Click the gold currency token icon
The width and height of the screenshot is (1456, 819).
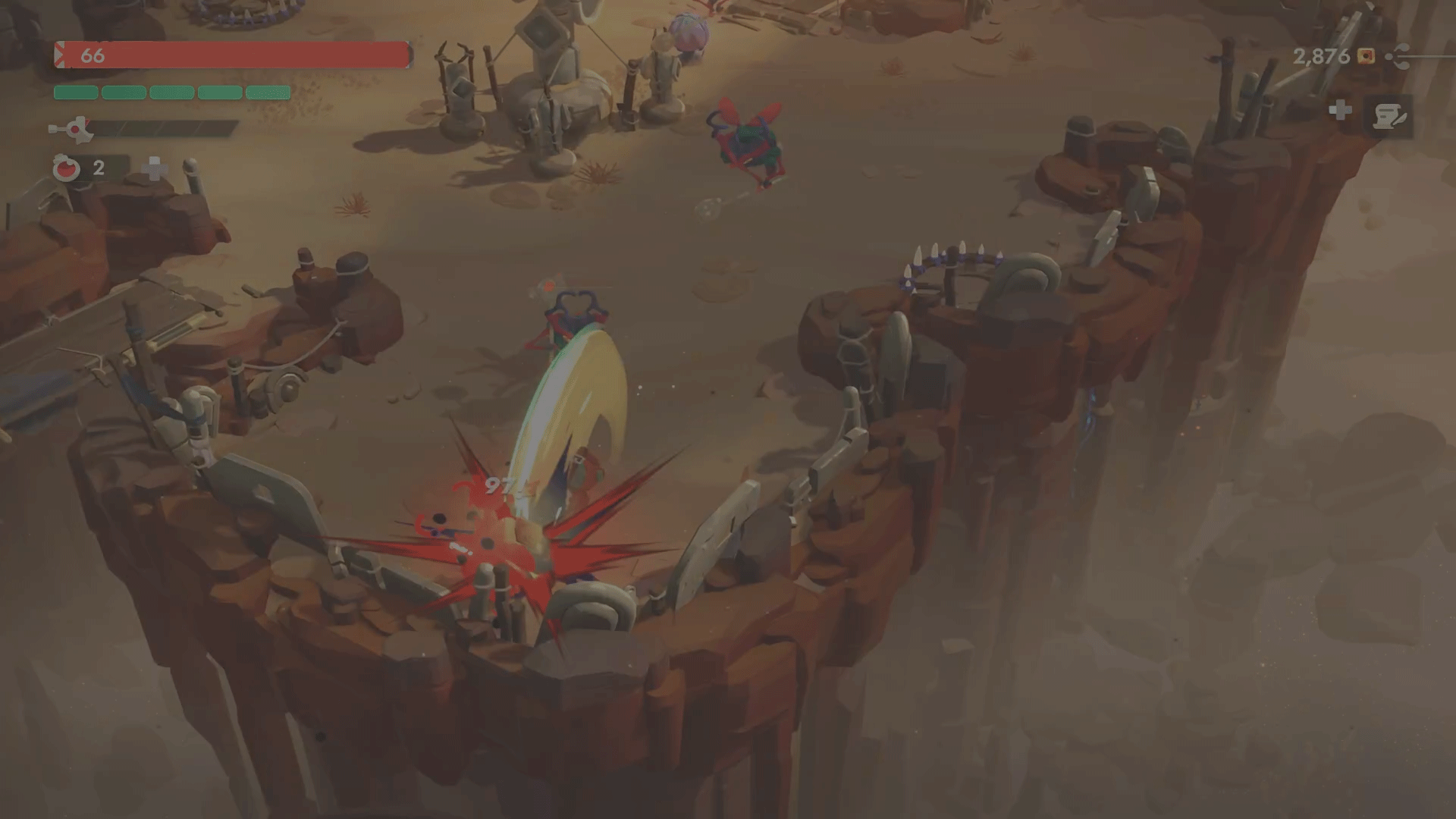[x=1366, y=56]
